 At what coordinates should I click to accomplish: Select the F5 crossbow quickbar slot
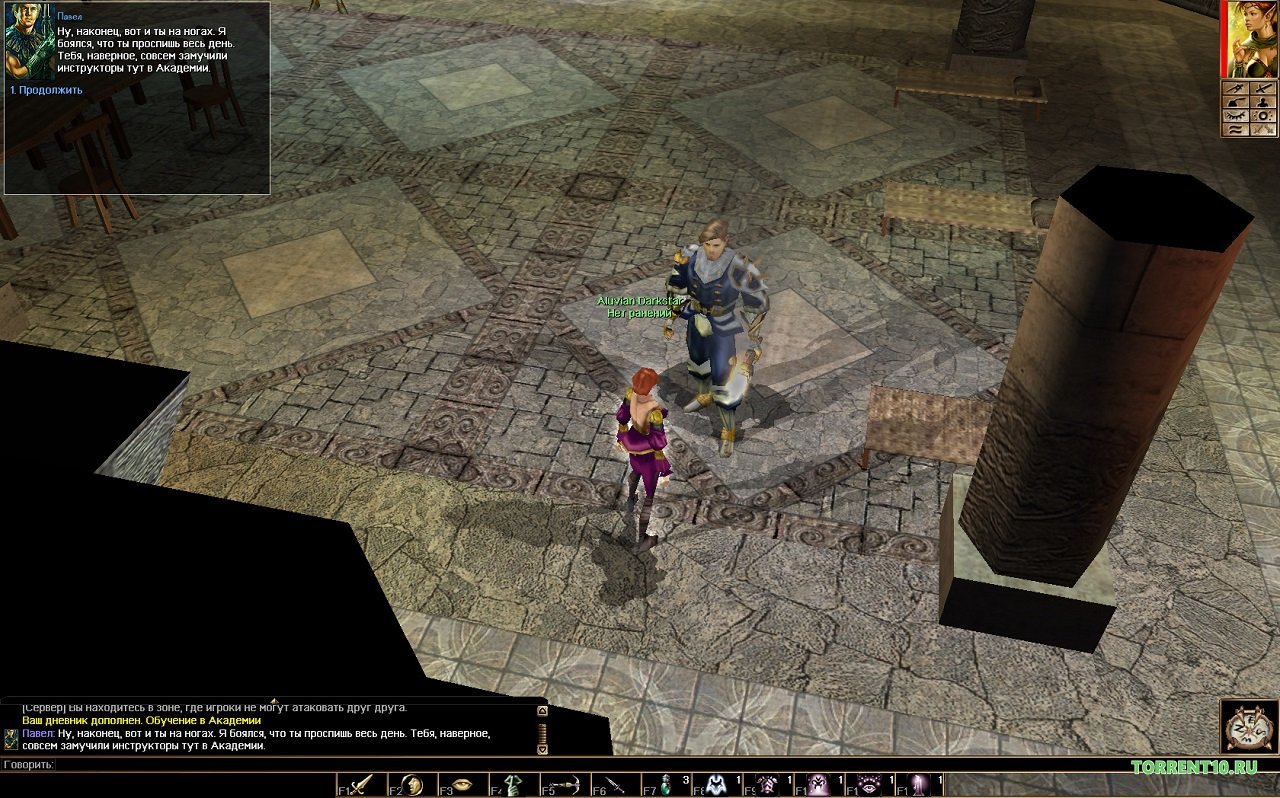[564, 784]
